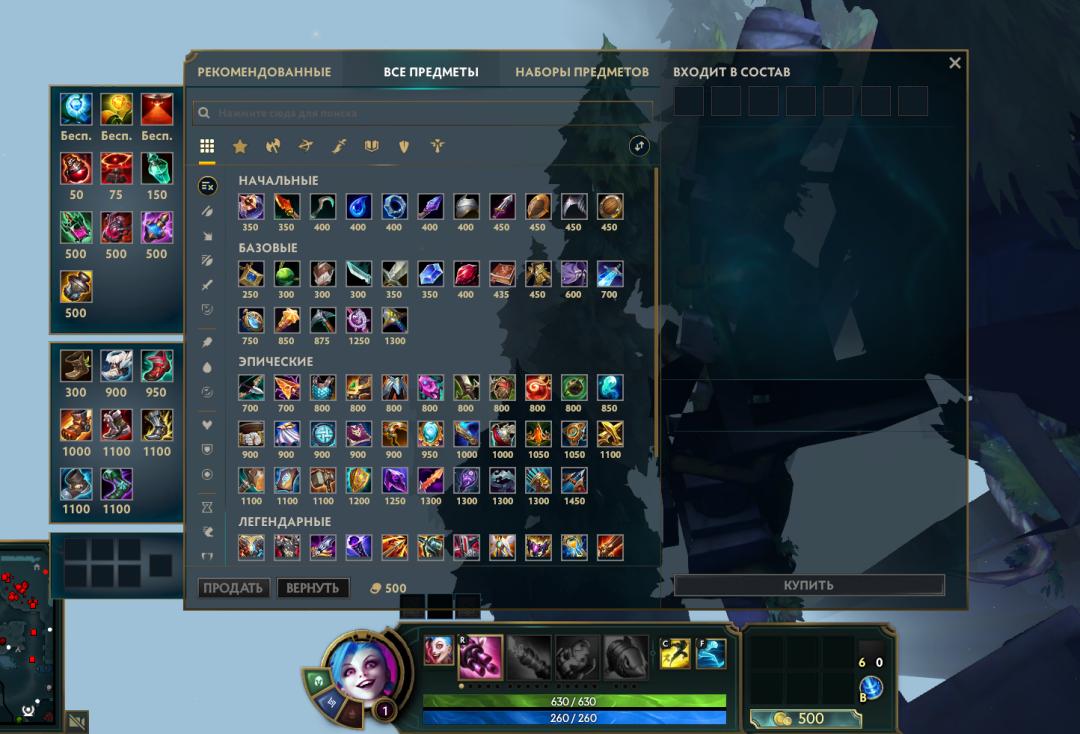Image resolution: width=1080 pixels, height=734 pixels.
Task: Activate the pink rocket launcher ability
Action: click(x=479, y=655)
